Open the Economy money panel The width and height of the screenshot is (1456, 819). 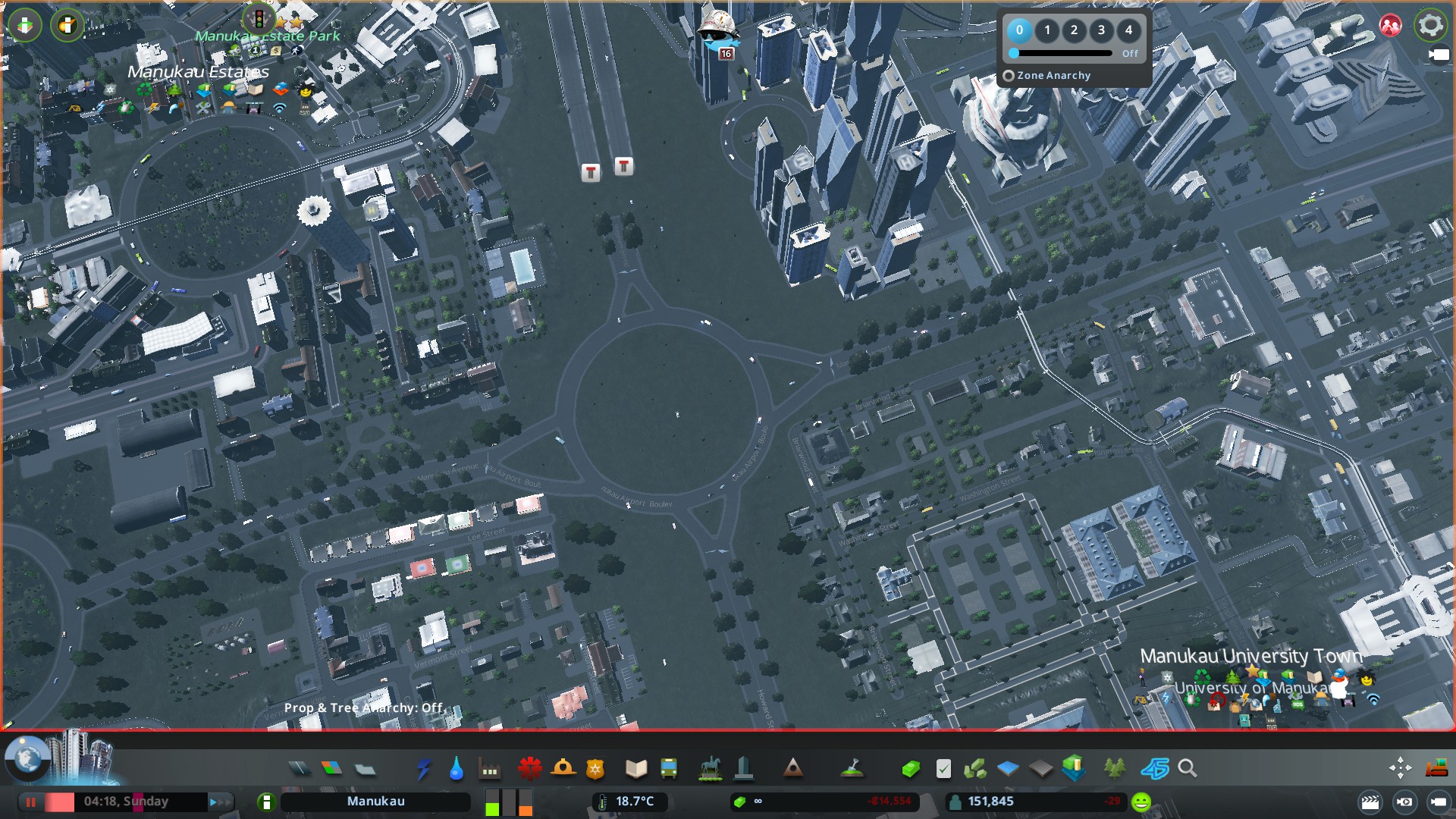910,769
